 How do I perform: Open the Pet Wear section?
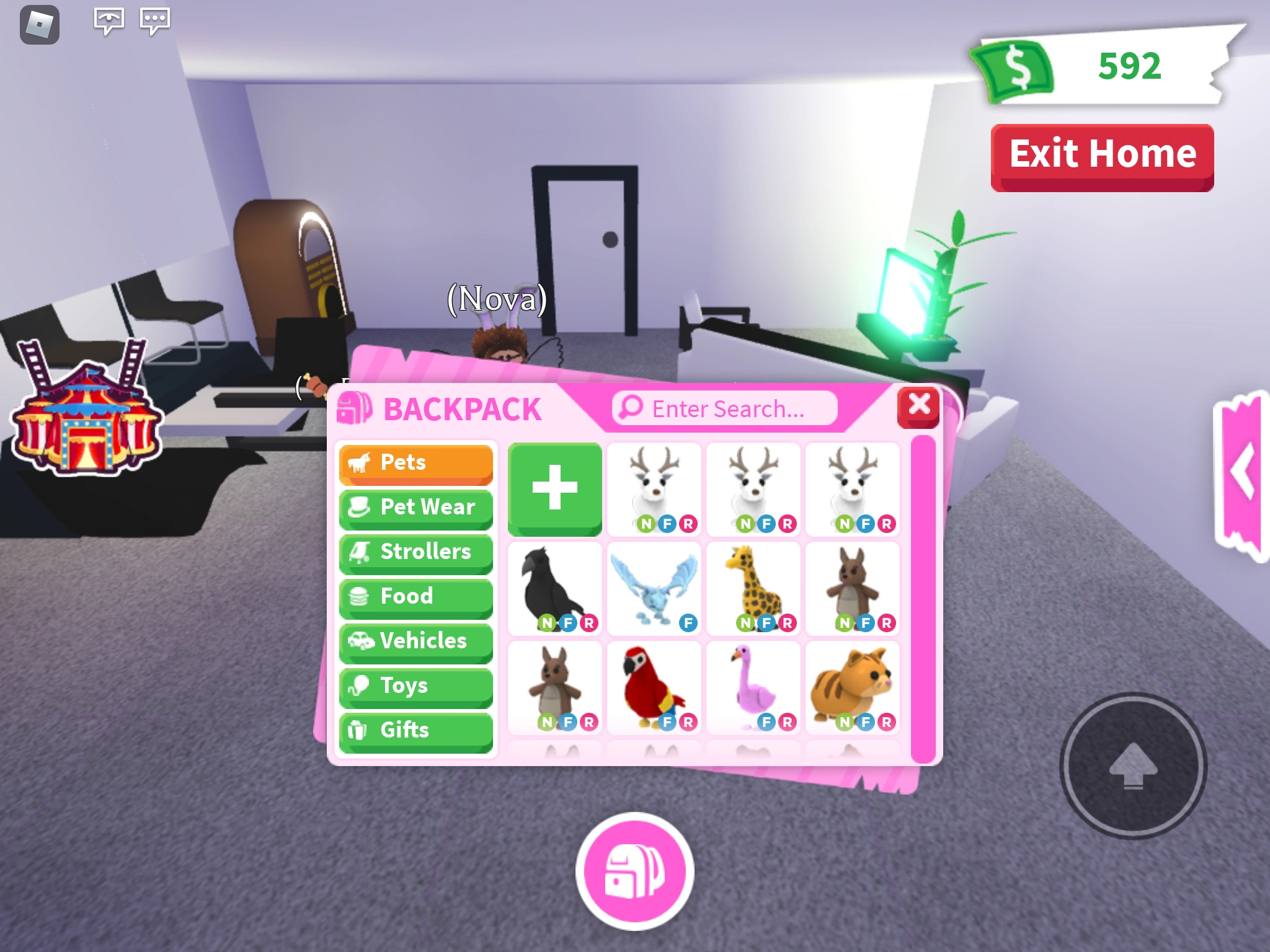pyautogui.click(x=415, y=508)
